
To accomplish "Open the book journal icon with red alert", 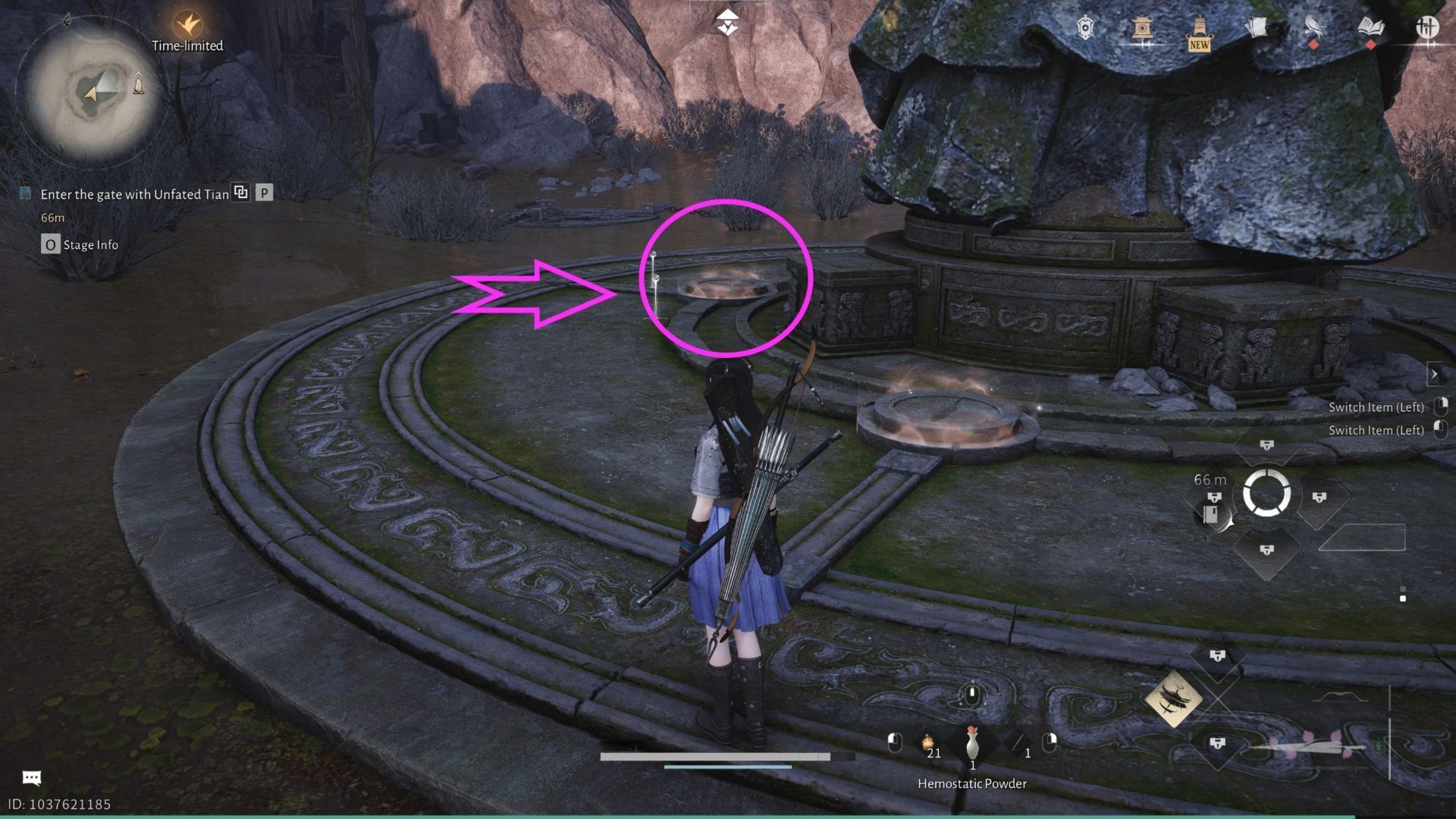I will (x=1371, y=27).
